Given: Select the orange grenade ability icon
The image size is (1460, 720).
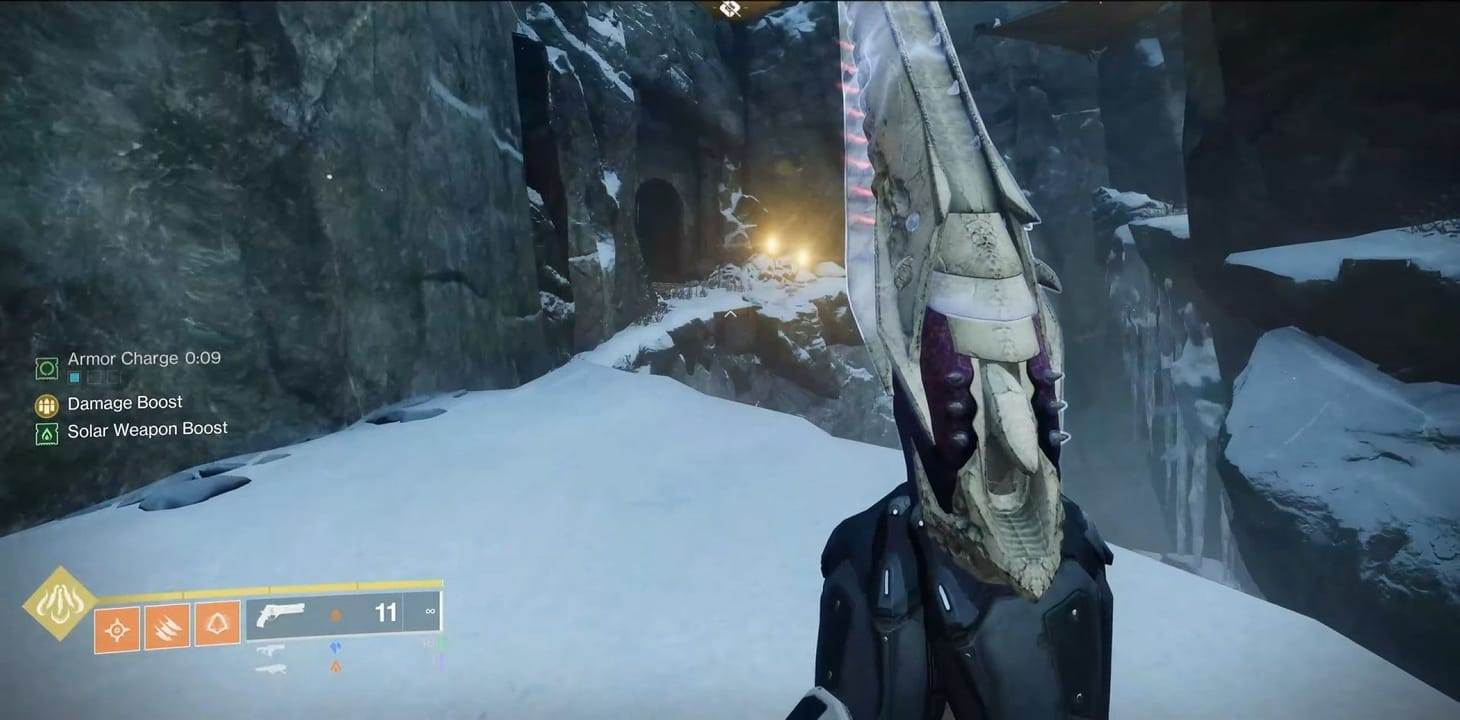Looking at the screenshot, I should click(117, 628).
